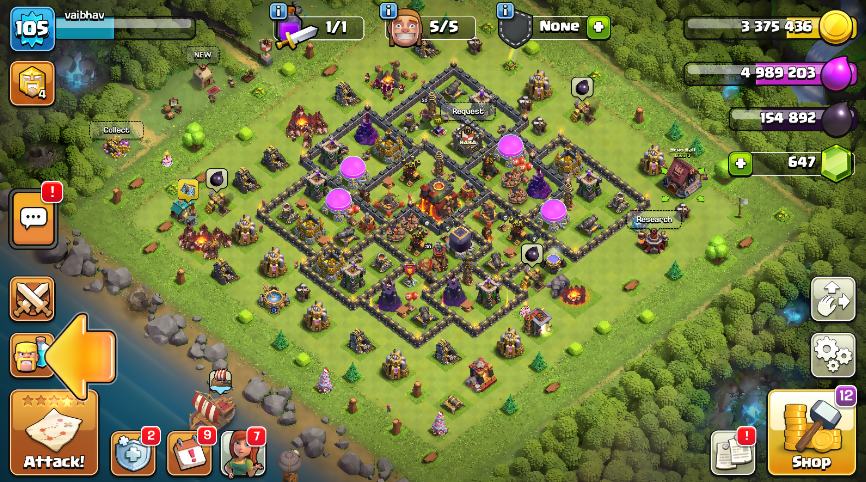Tap the Request troops bubble
Screen dimensions: 866x482
click(467, 111)
